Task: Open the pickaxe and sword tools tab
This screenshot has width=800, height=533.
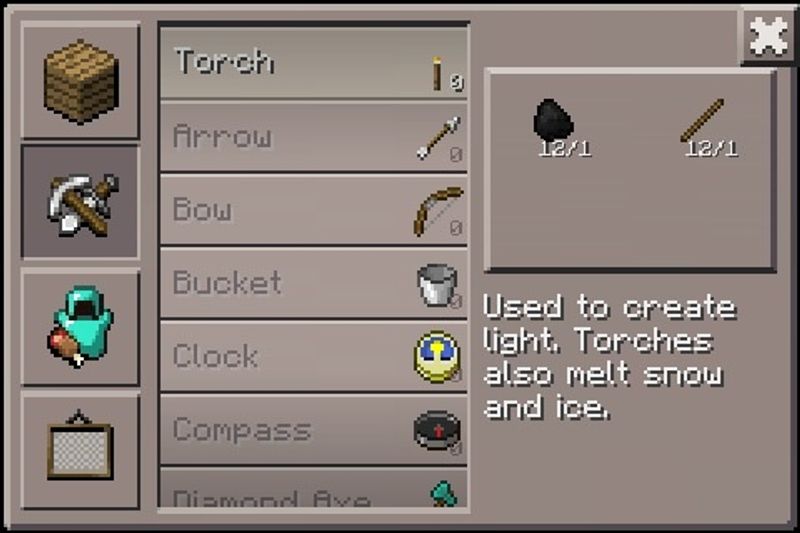Action: click(80, 201)
